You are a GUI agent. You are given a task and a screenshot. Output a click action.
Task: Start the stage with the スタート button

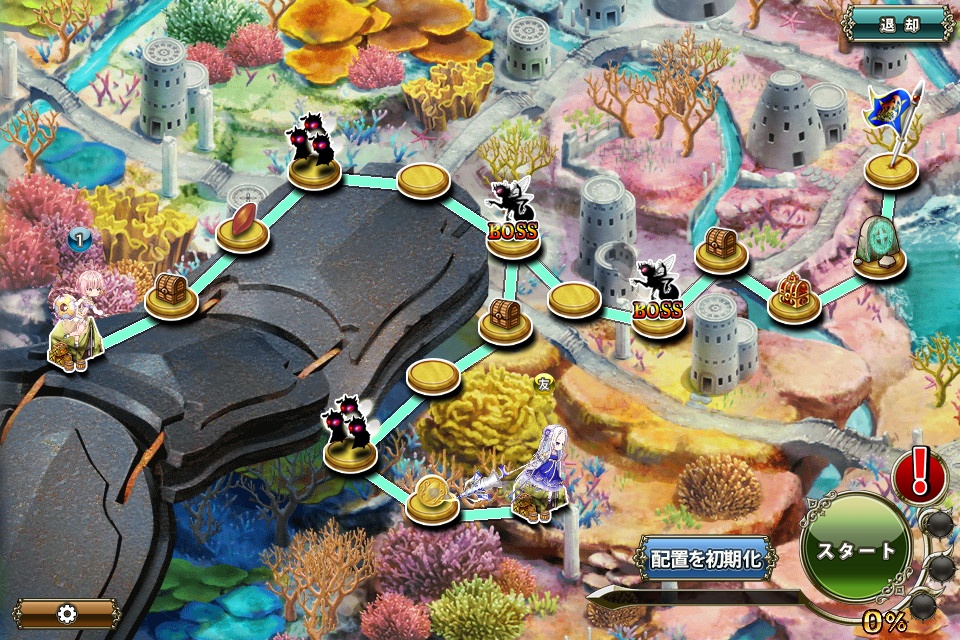pyautogui.click(x=856, y=550)
